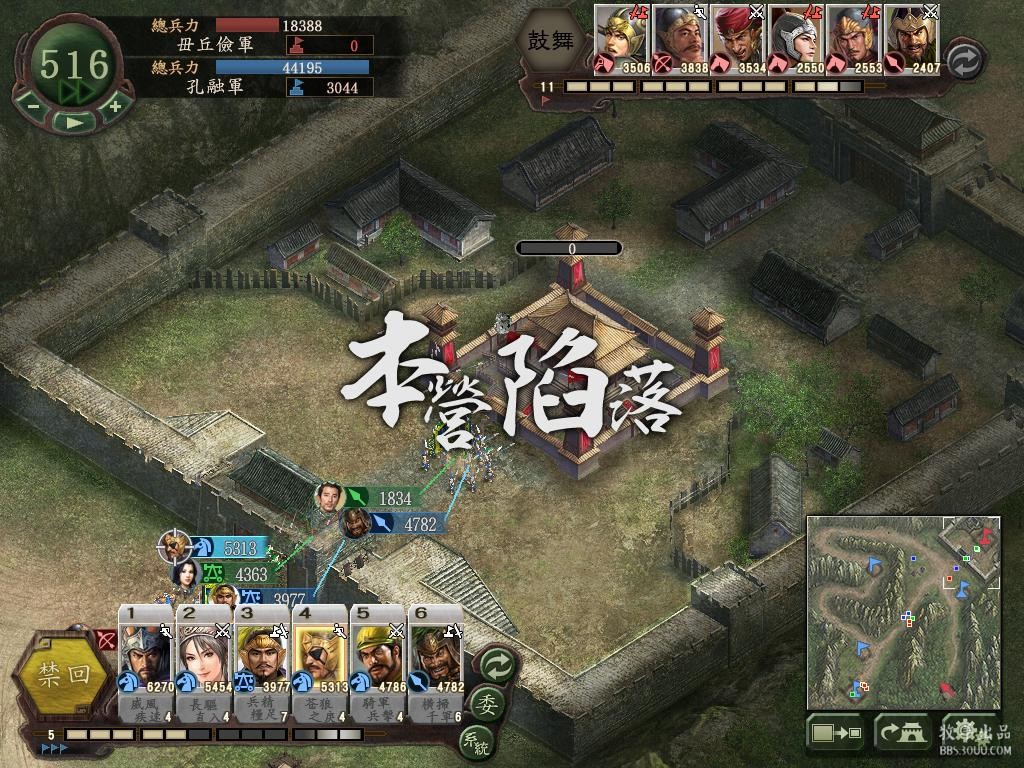
Task: Increase battle speed with plus button
Action: tap(115, 105)
